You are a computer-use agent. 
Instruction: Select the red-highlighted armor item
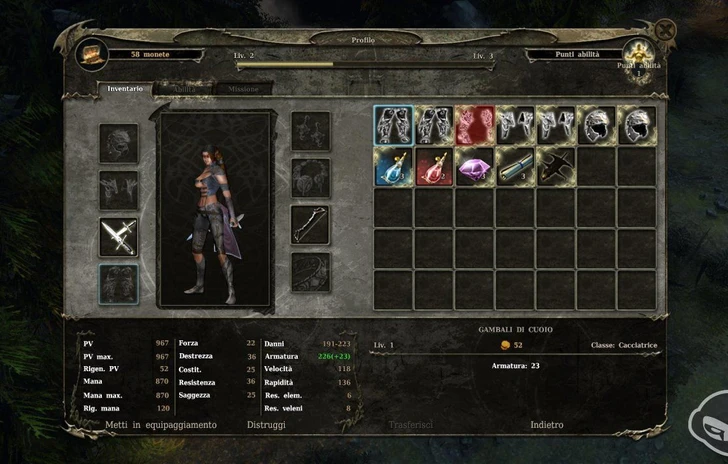click(x=474, y=126)
